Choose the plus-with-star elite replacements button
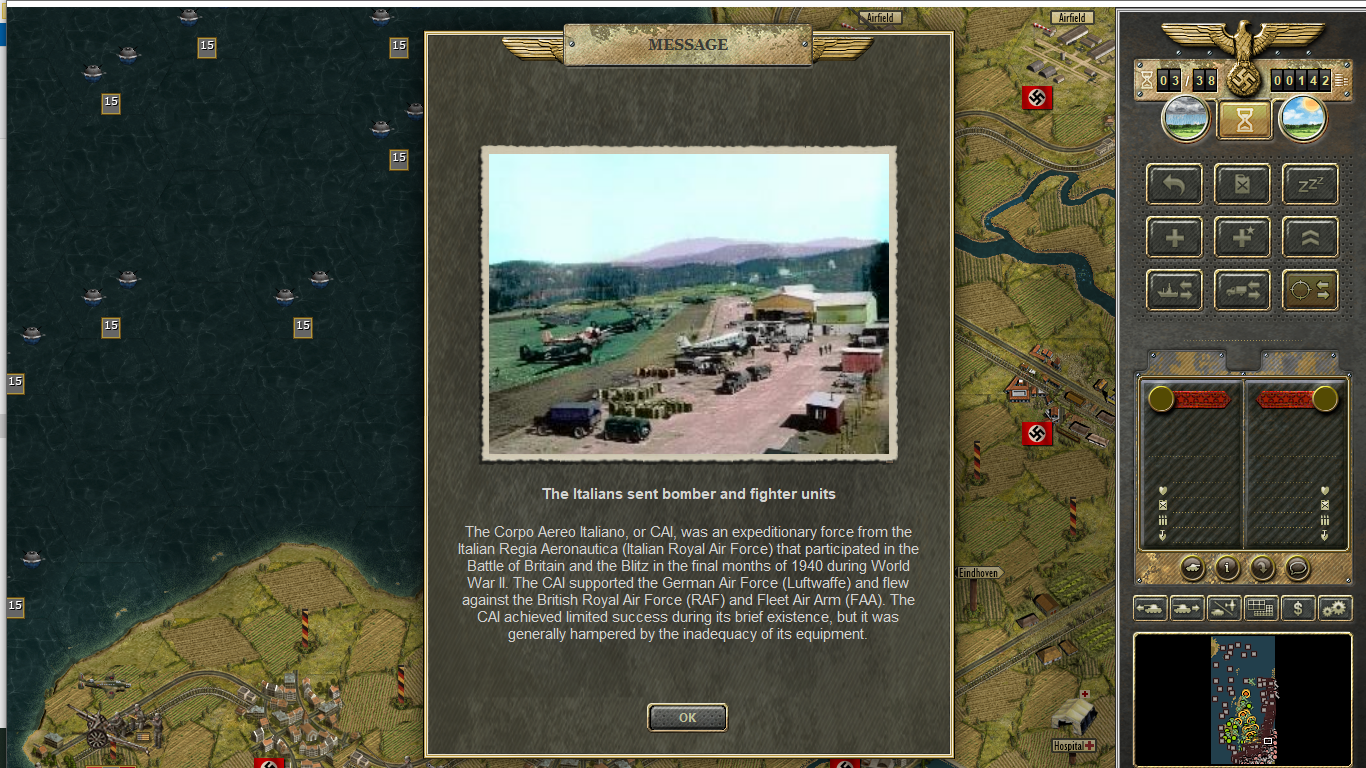 [1242, 238]
